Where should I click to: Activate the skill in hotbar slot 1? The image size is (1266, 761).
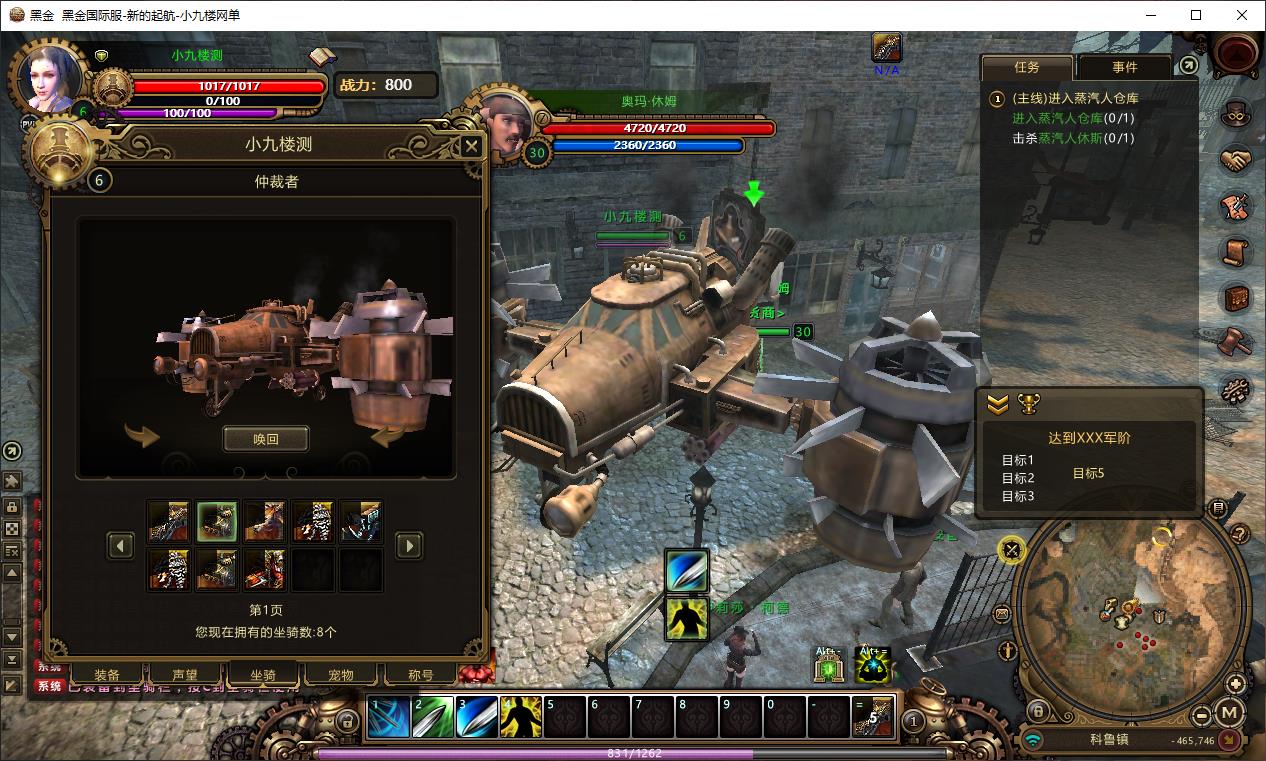click(389, 718)
